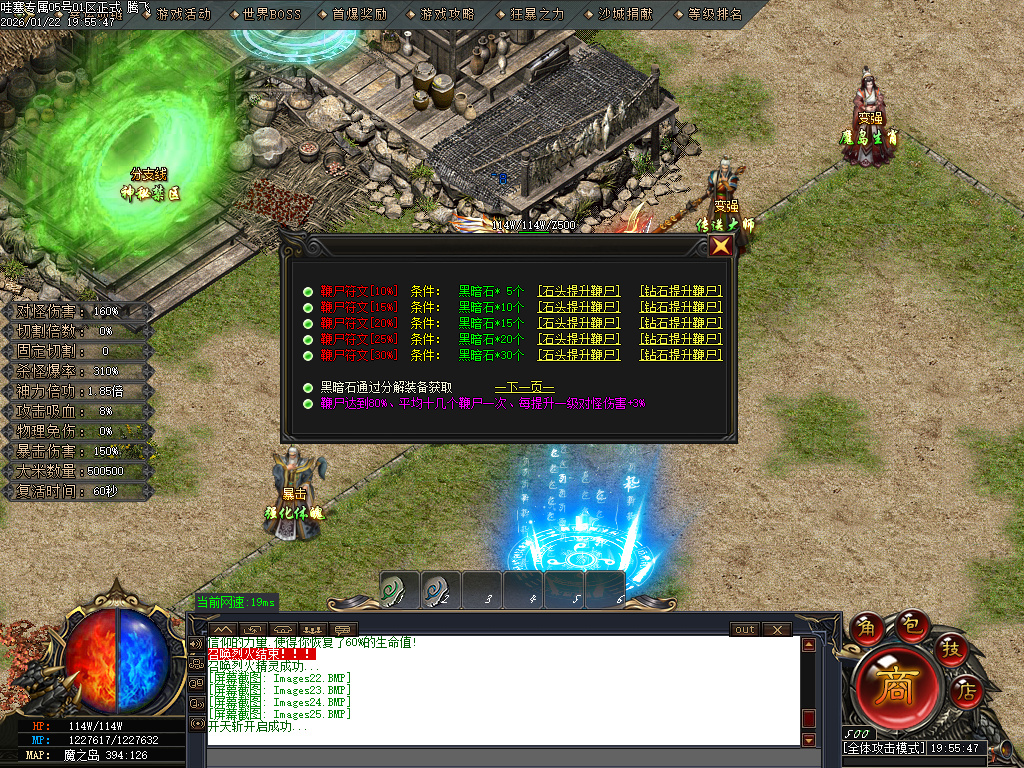The height and width of the screenshot is (768, 1024).
Task: Select 石头提升鞭尸 on the 25% row
Action: 579,339
